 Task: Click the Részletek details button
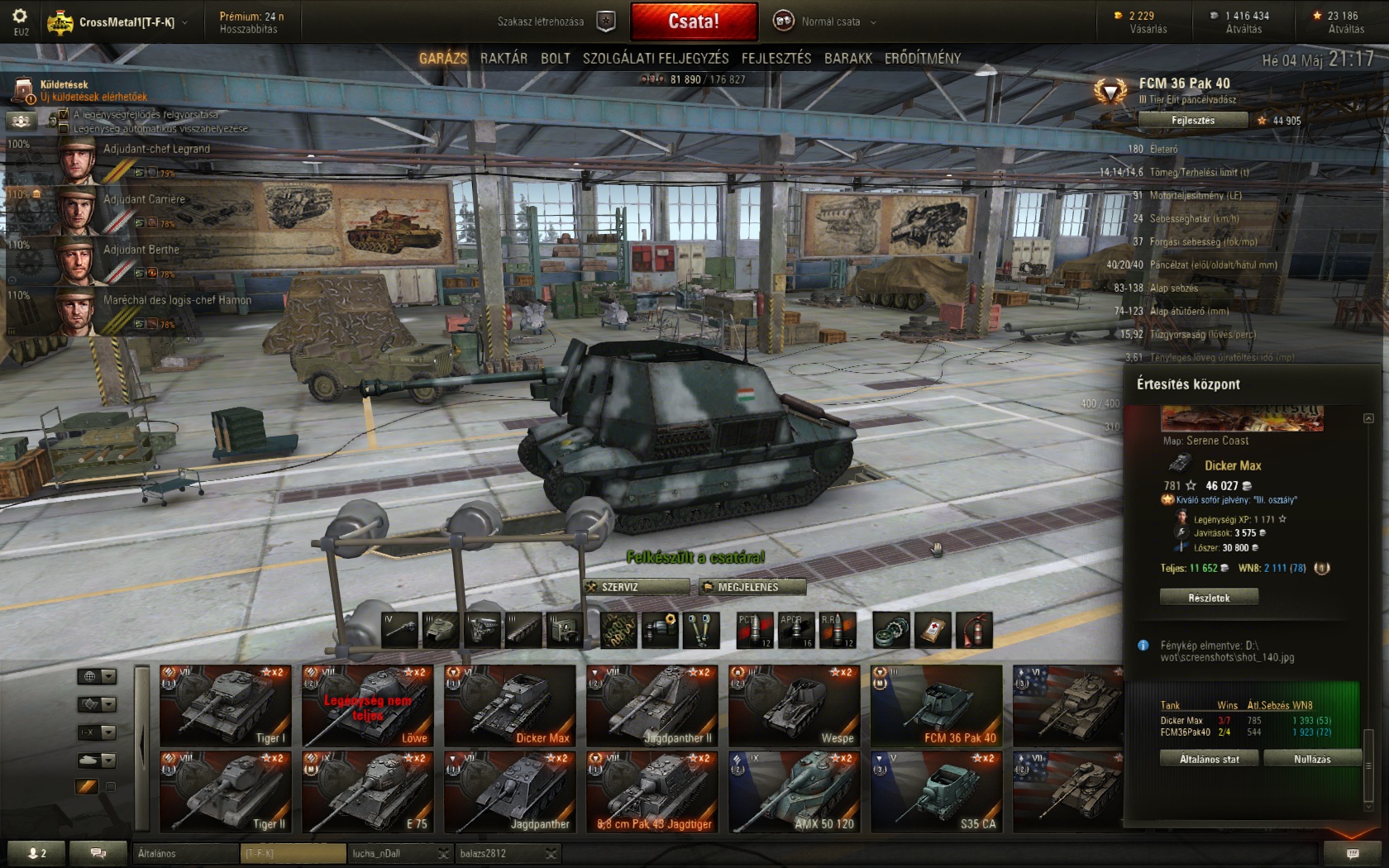click(1209, 598)
